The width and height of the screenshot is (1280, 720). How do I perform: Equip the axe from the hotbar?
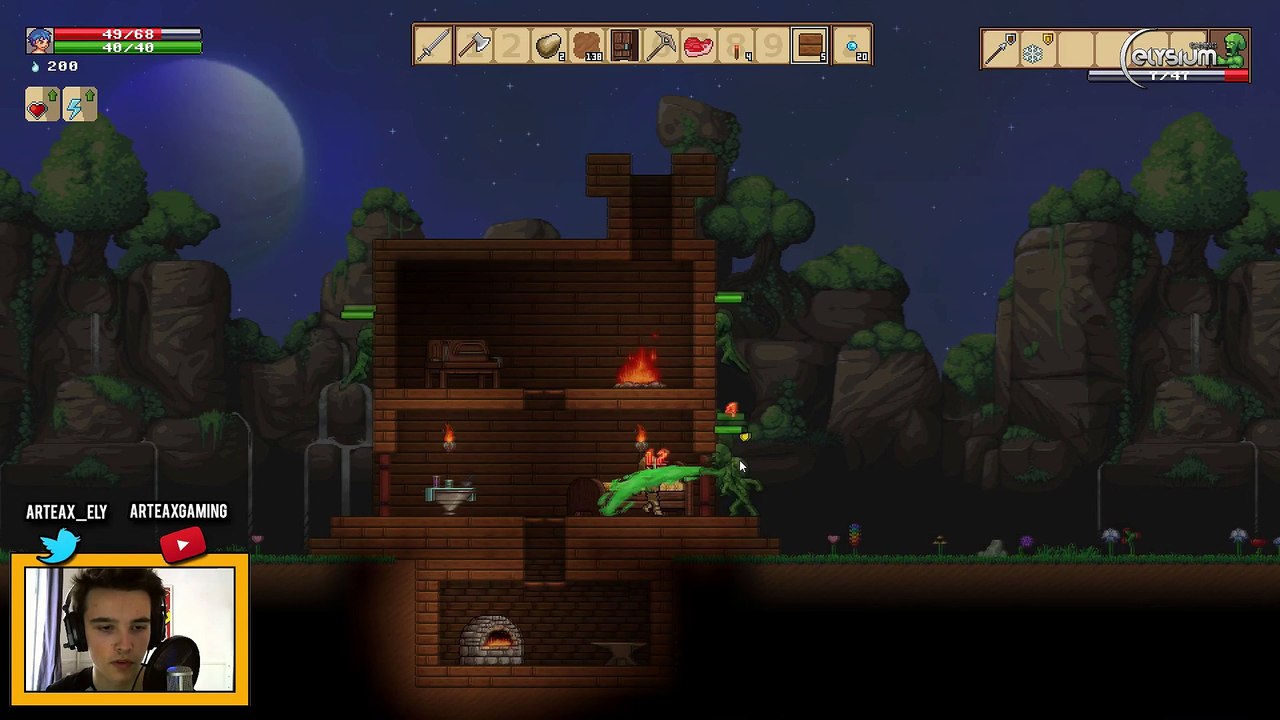(473, 46)
